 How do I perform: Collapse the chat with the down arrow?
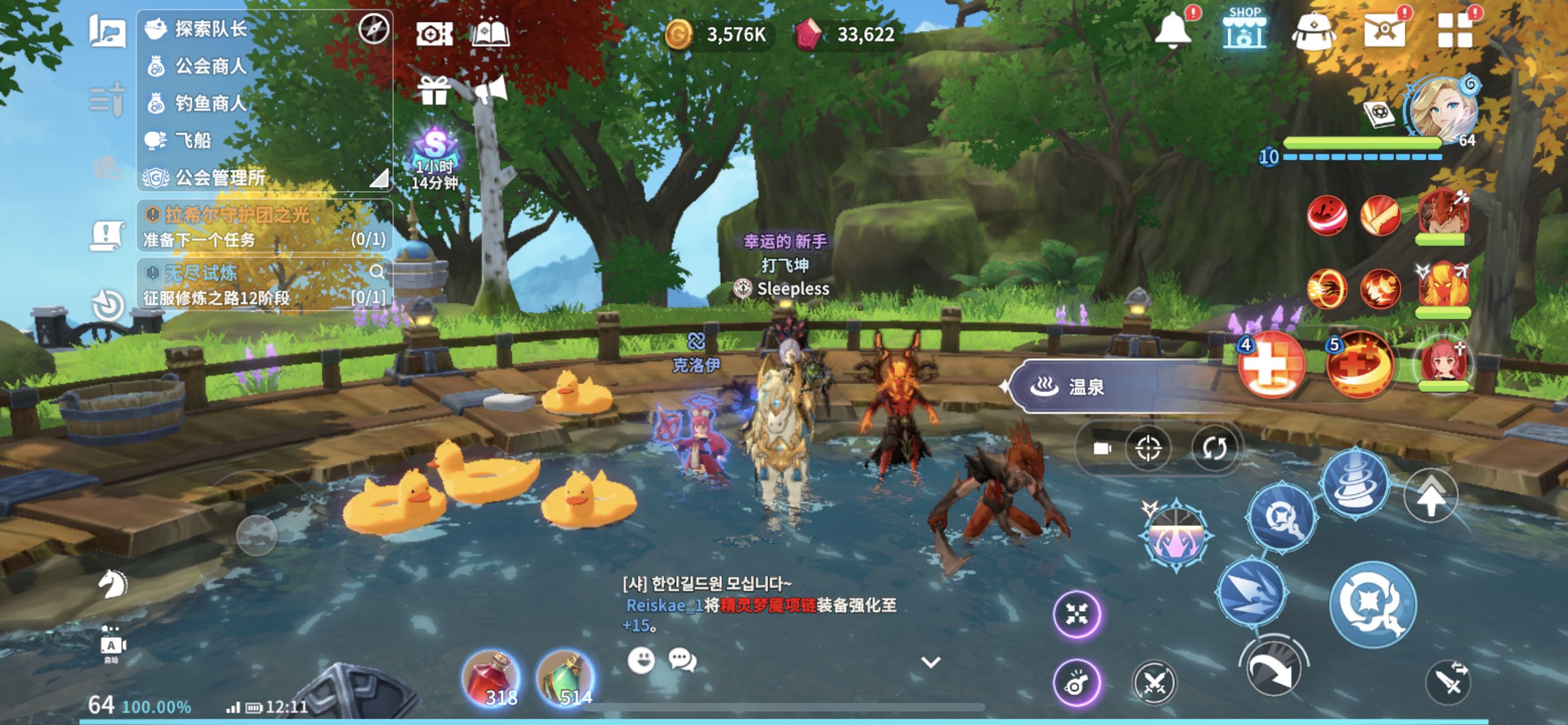click(x=931, y=662)
